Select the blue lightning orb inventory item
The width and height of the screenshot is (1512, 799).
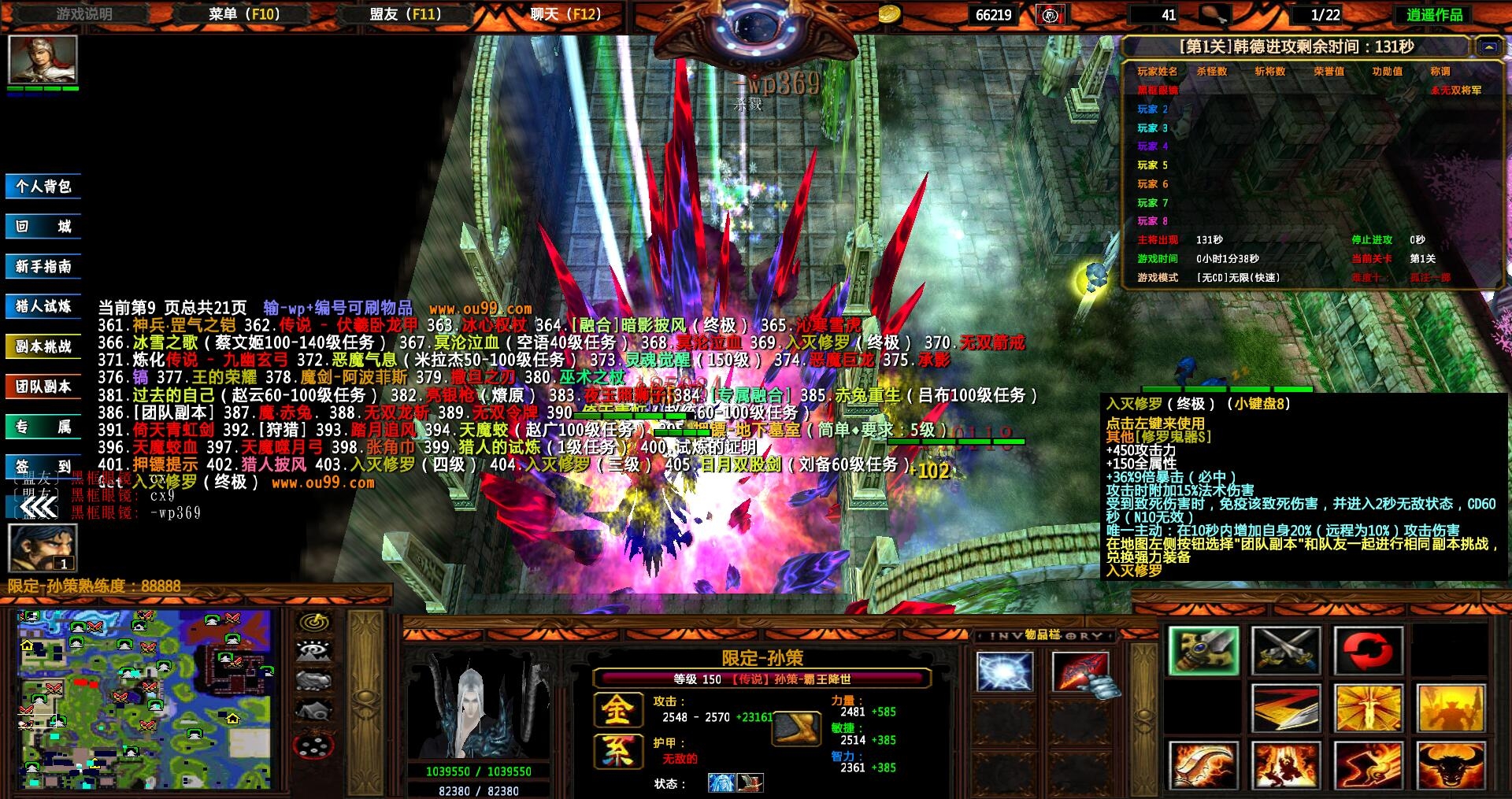(x=1004, y=673)
